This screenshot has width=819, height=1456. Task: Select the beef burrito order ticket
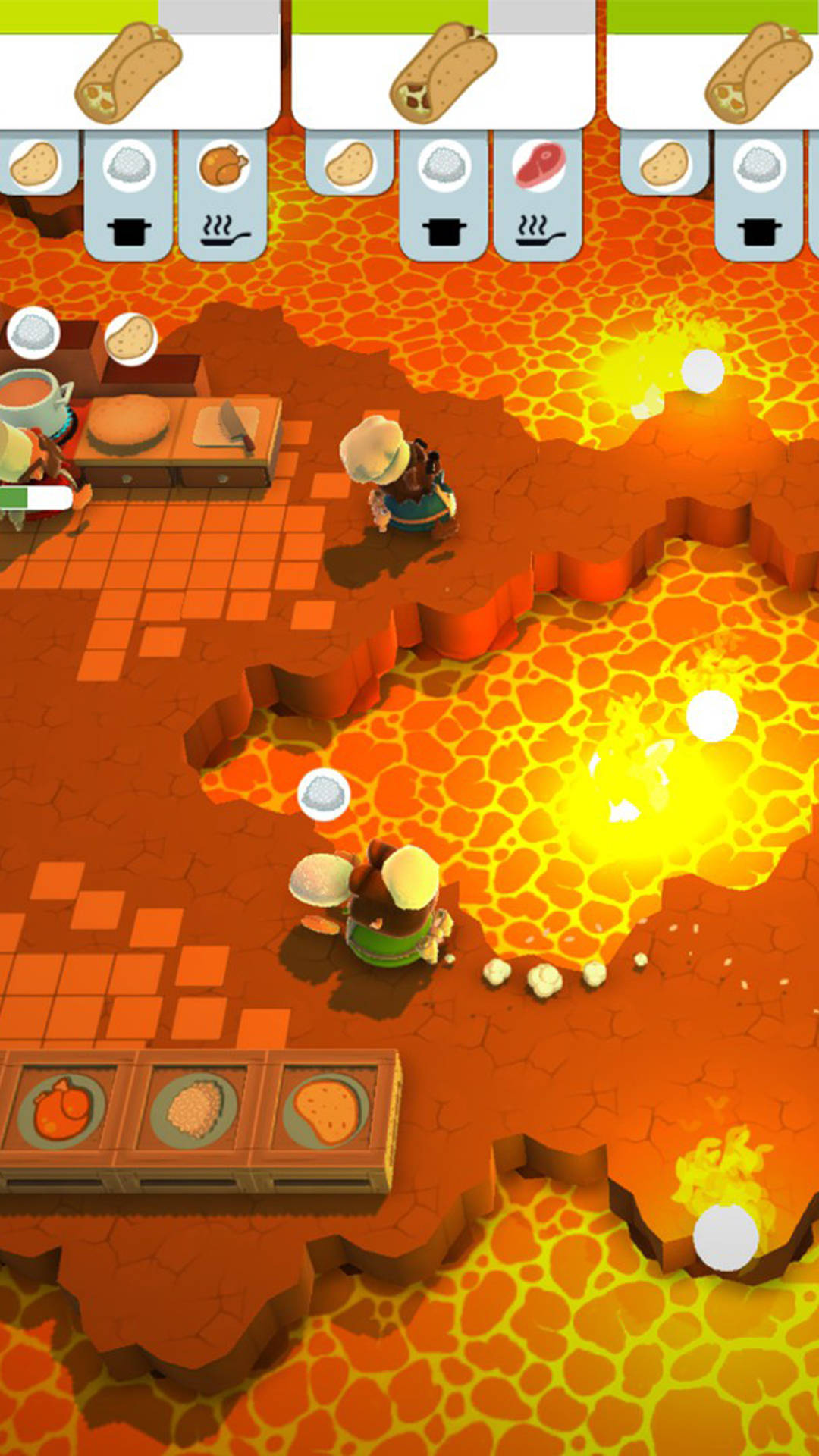(x=444, y=72)
